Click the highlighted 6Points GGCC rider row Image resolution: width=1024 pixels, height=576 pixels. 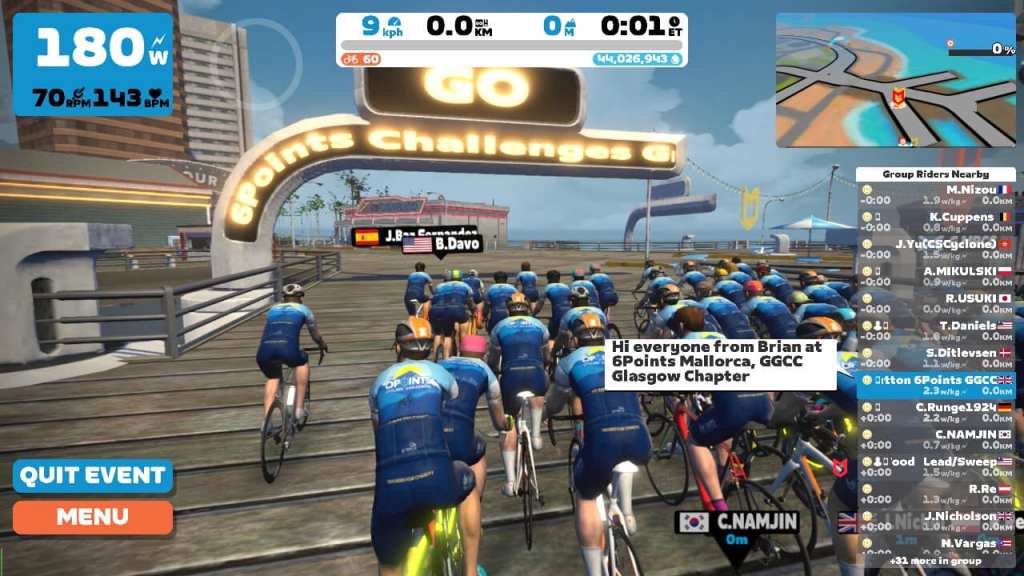[936, 385]
